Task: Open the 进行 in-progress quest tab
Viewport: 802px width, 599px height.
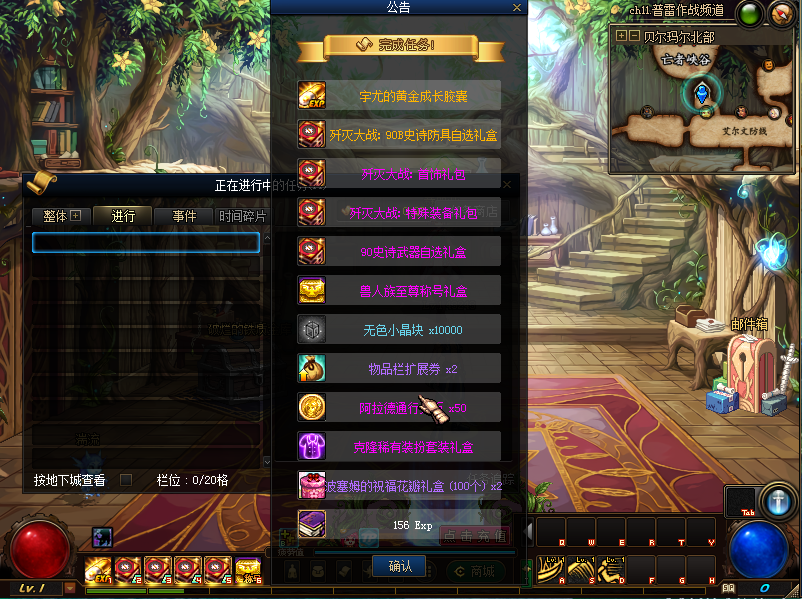Action: pyautogui.click(x=123, y=216)
